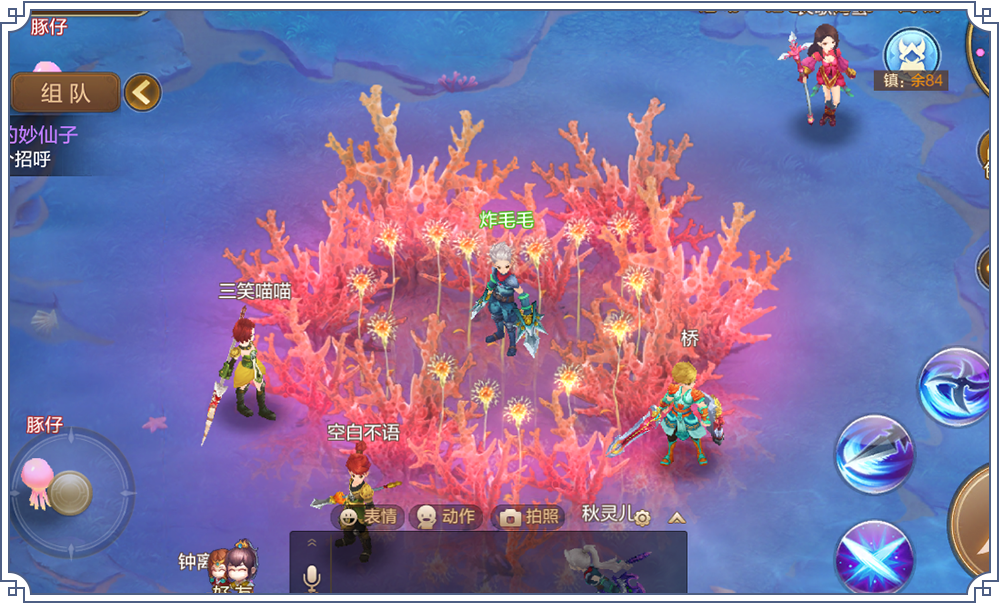Tap the virtual joystick knob
The height and width of the screenshot is (604, 1000).
[x=71, y=492]
